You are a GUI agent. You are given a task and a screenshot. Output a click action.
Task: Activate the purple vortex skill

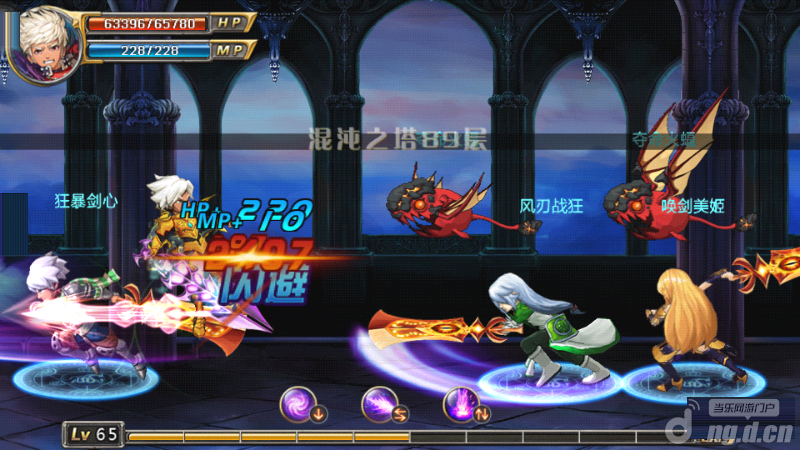tap(297, 402)
